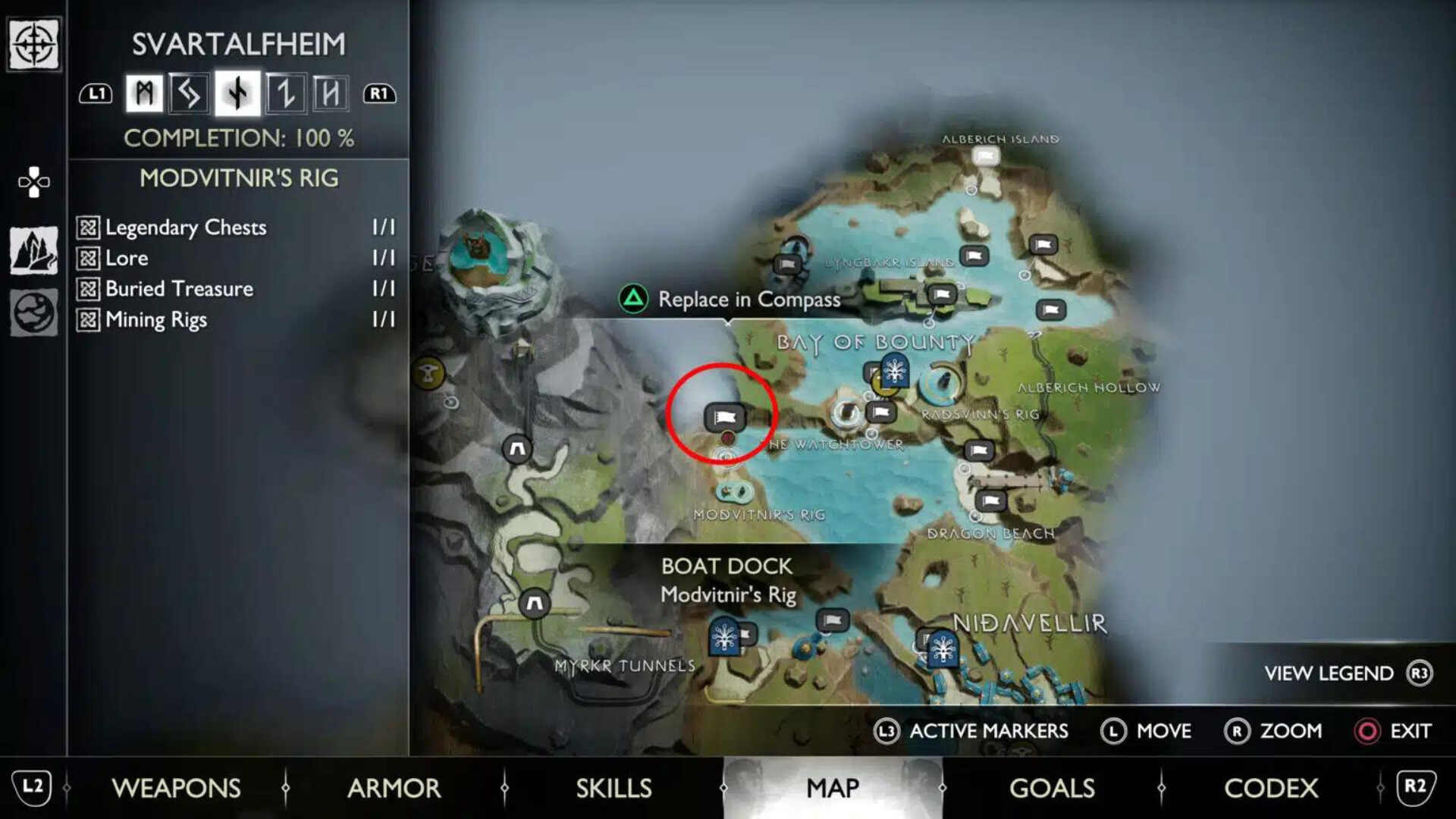The width and height of the screenshot is (1456, 819).
Task: Select the compass icon in the left sidebar
Action: [33, 43]
